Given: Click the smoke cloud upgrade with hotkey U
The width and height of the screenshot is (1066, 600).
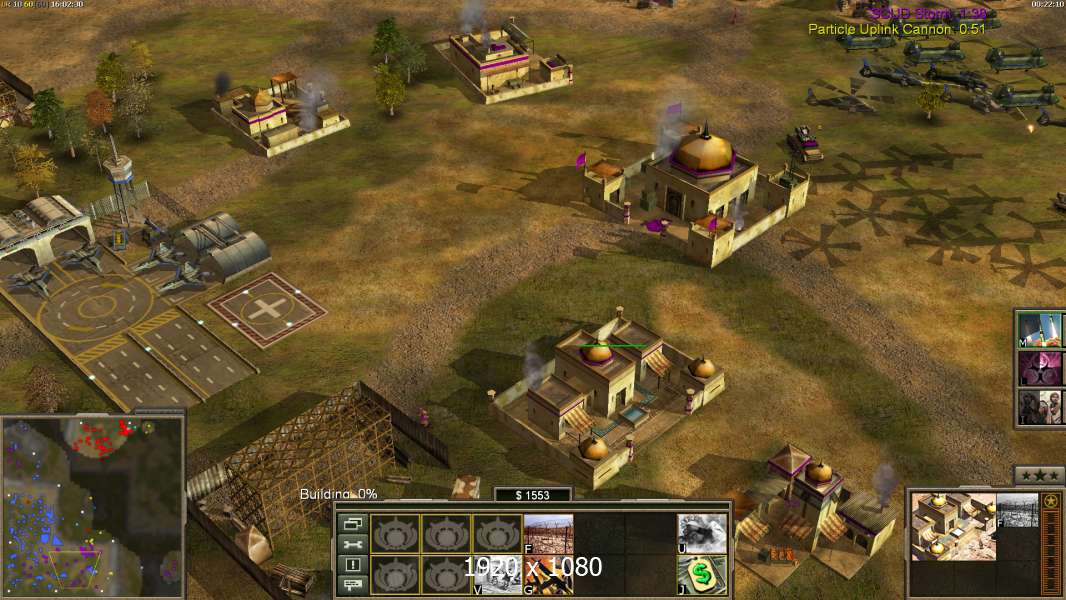Looking at the screenshot, I should point(702,534).
